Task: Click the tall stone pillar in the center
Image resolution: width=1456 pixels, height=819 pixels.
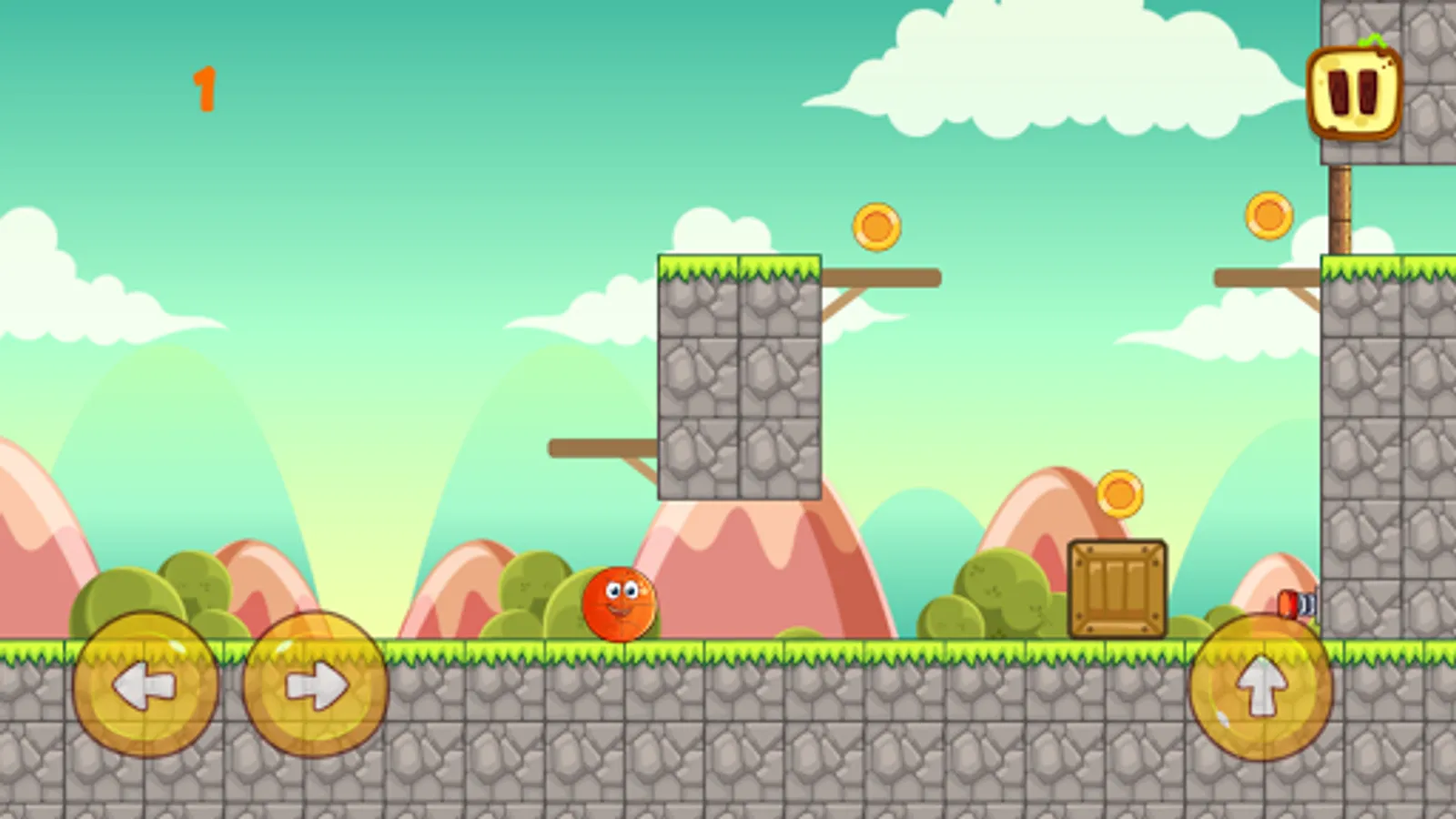Action: coord(742,382)
